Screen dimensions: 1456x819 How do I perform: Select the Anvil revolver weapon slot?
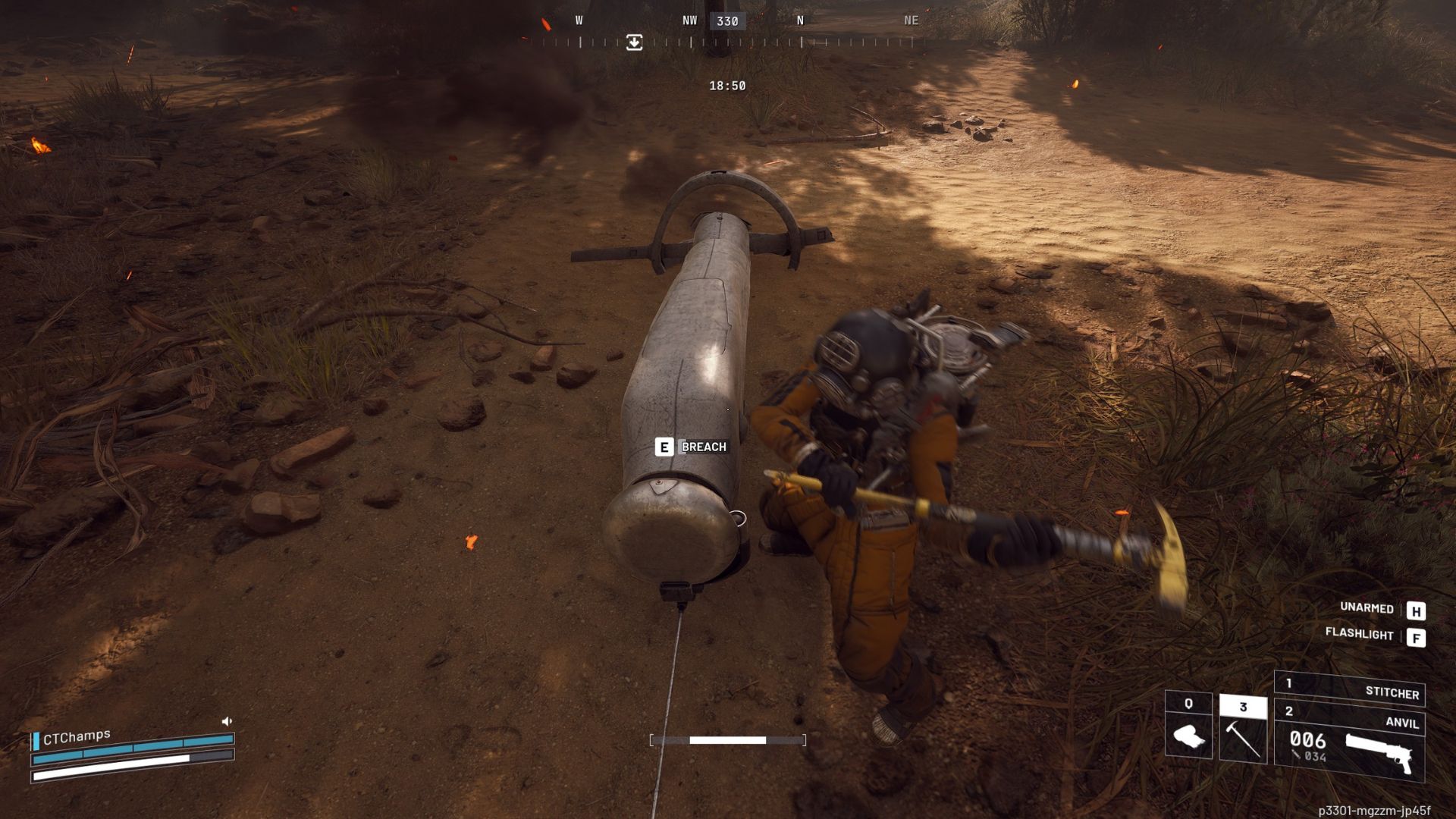tap(1350, 742)
